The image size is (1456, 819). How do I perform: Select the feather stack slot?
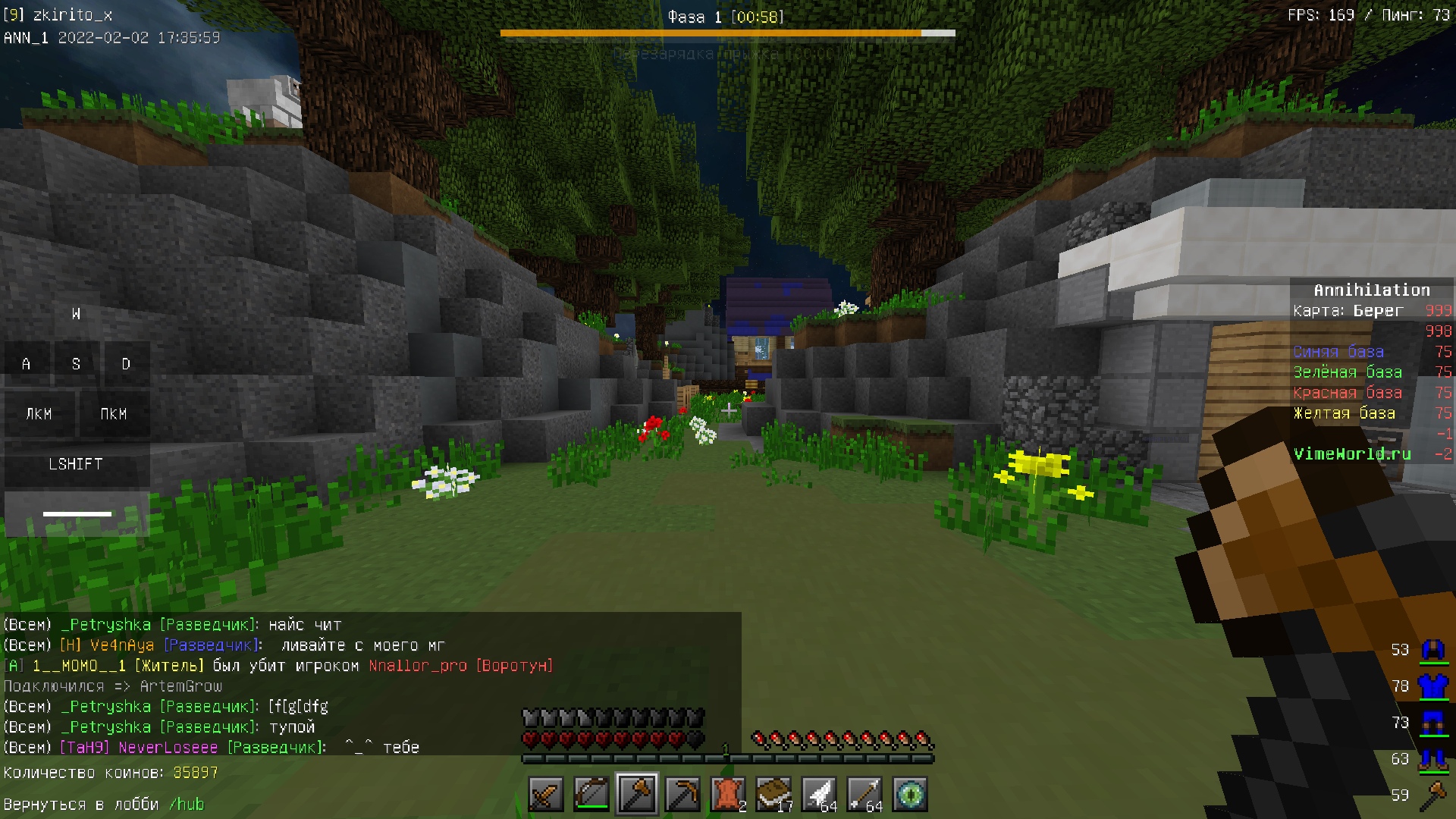(x=819, y=794)
